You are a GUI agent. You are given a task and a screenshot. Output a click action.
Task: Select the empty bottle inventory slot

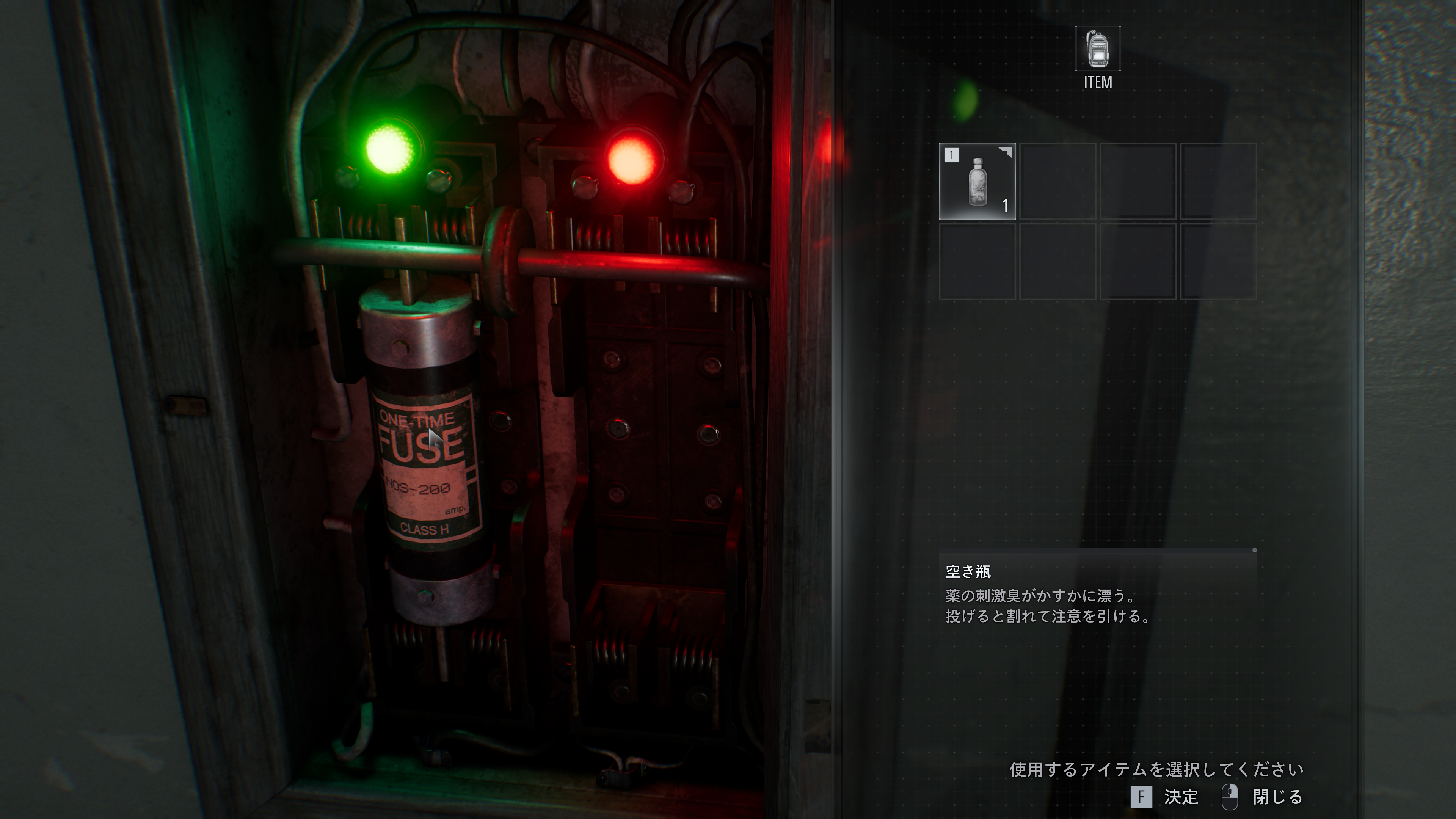coord(977,182)
